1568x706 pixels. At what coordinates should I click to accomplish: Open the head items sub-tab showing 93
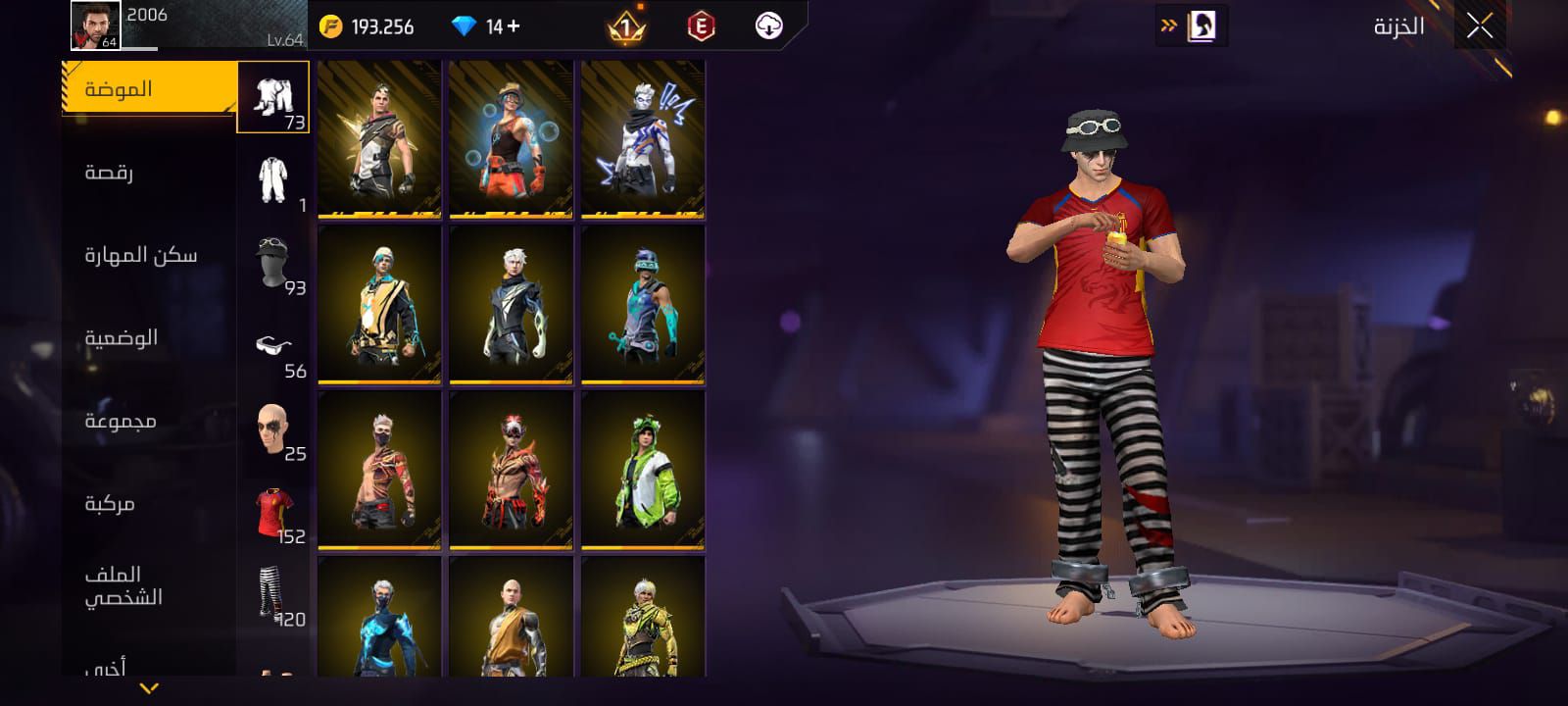[x=273, y=263]
